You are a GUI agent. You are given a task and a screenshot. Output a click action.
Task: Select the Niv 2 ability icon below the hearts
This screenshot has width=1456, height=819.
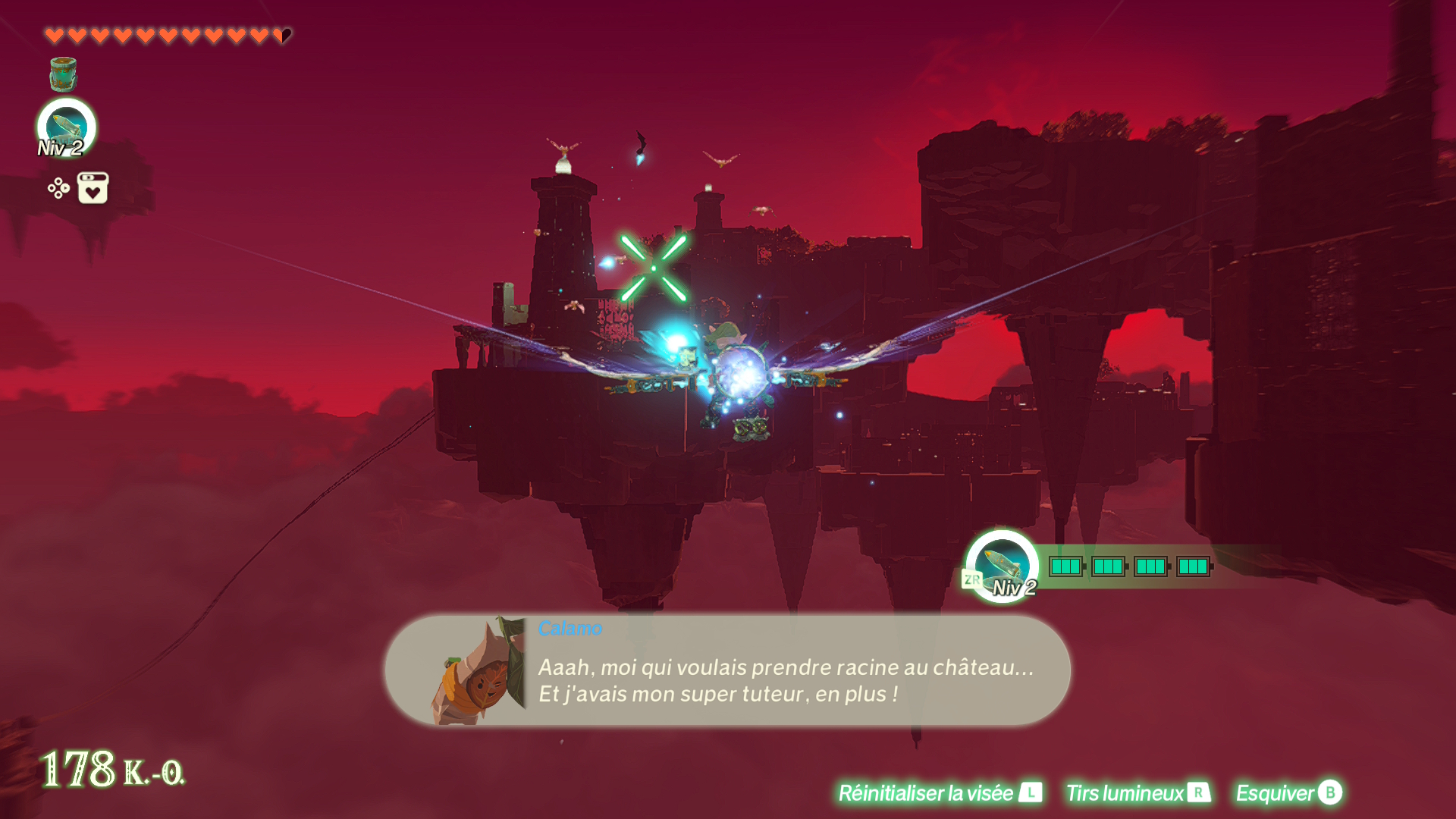tap(67, 127)
